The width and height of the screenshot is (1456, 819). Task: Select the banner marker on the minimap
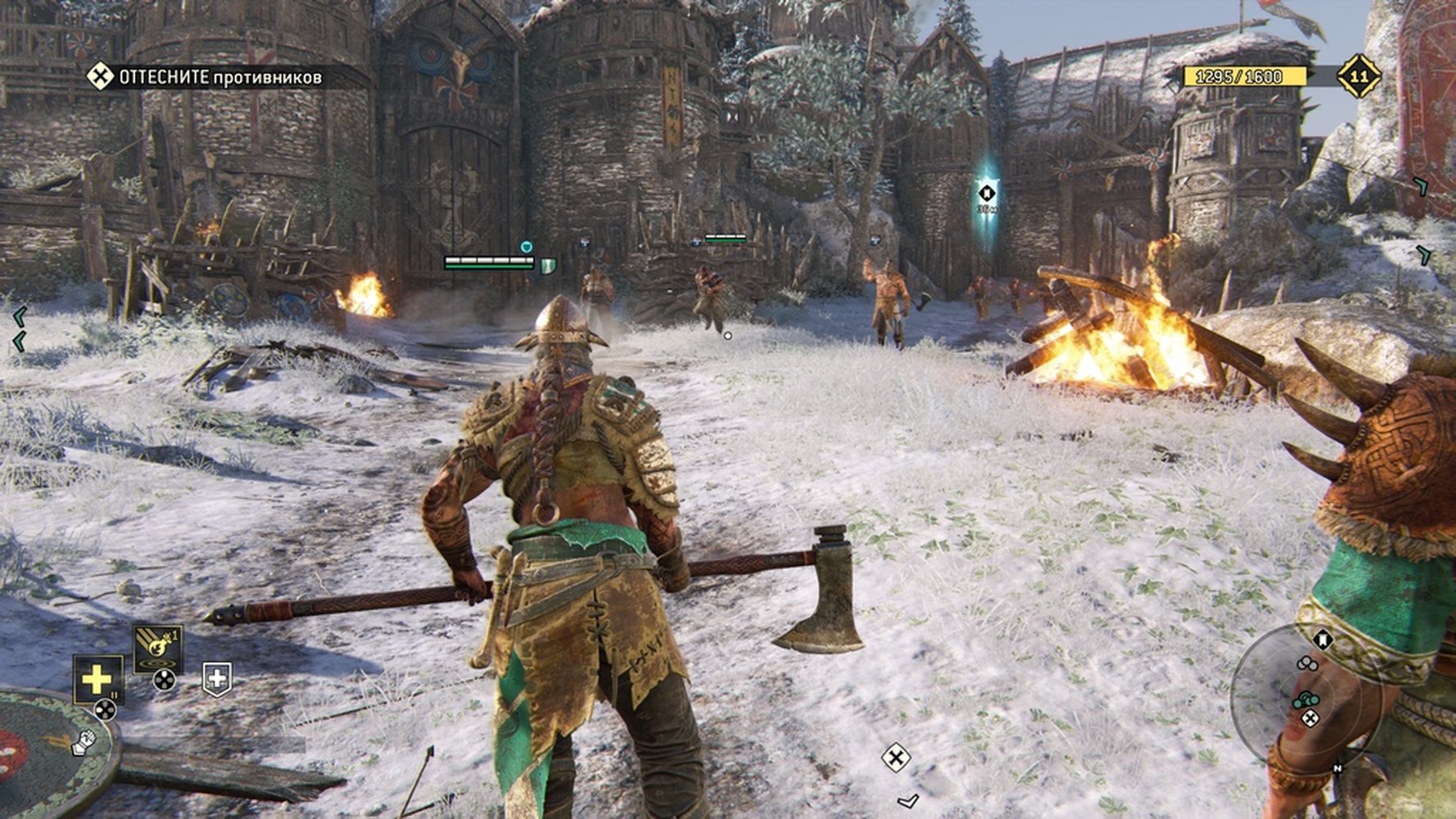[x=1323, y=640]
